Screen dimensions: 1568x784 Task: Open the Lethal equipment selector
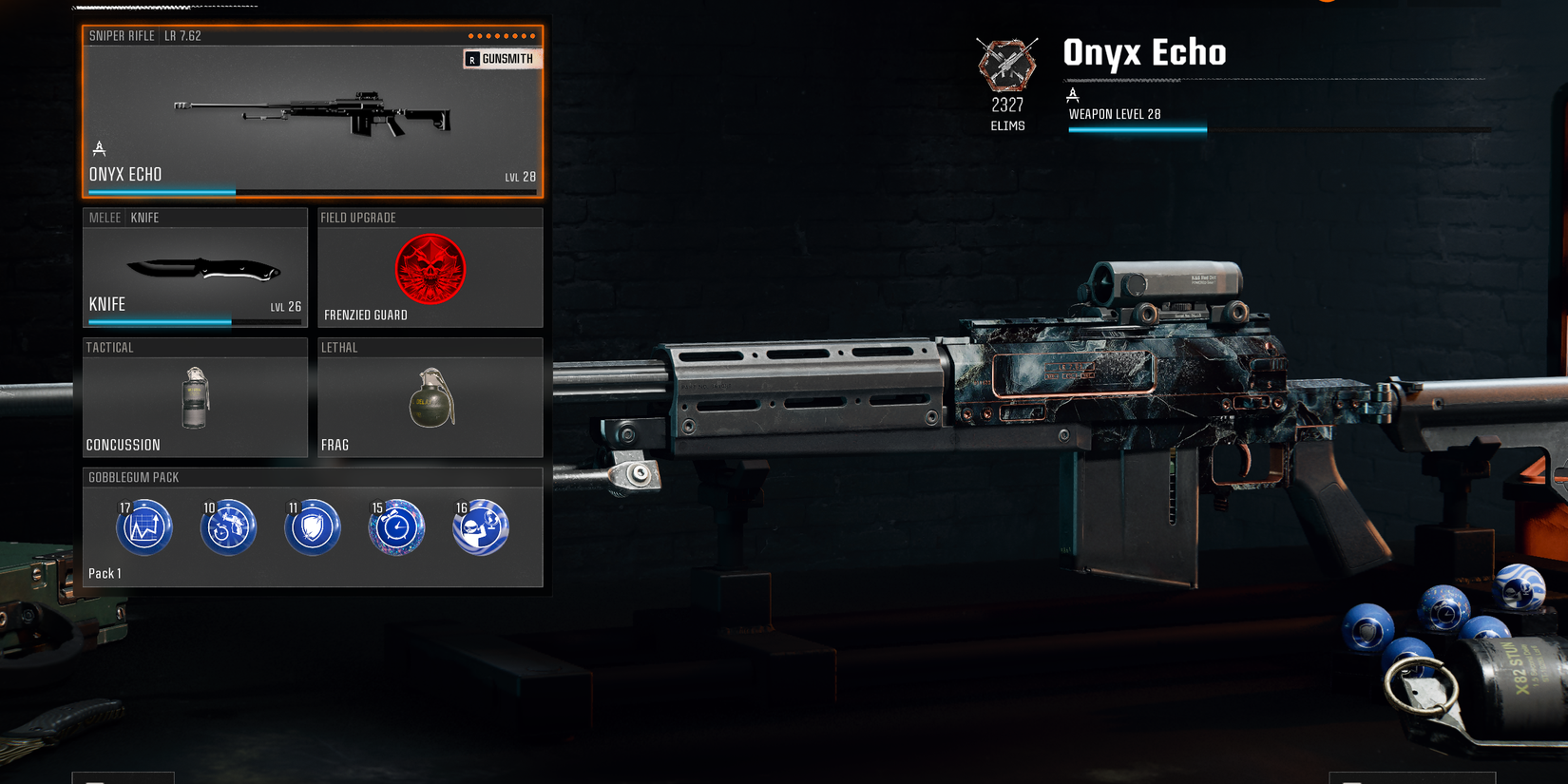[430, 399]
